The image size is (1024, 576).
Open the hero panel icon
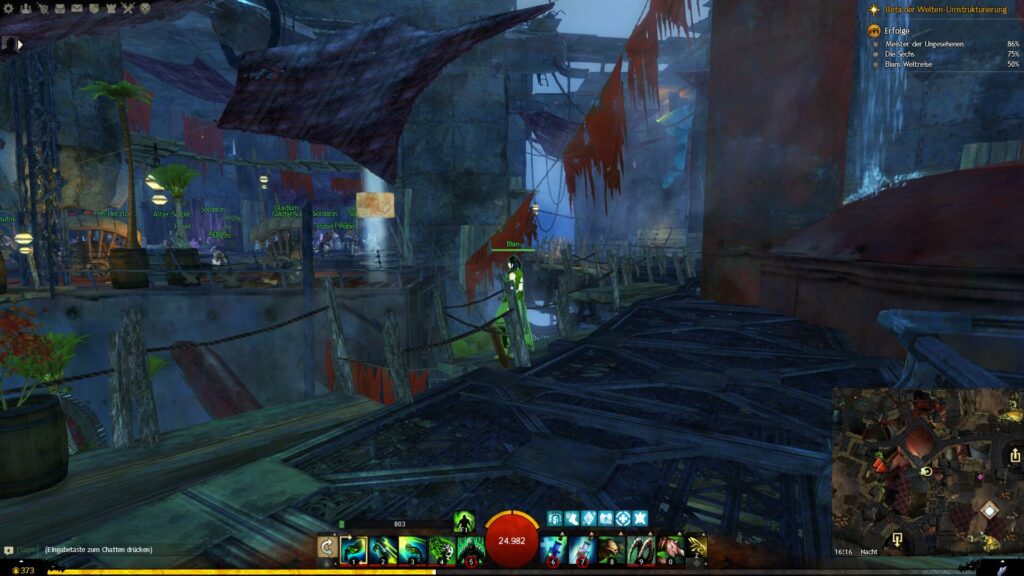[x=41, y=9]
